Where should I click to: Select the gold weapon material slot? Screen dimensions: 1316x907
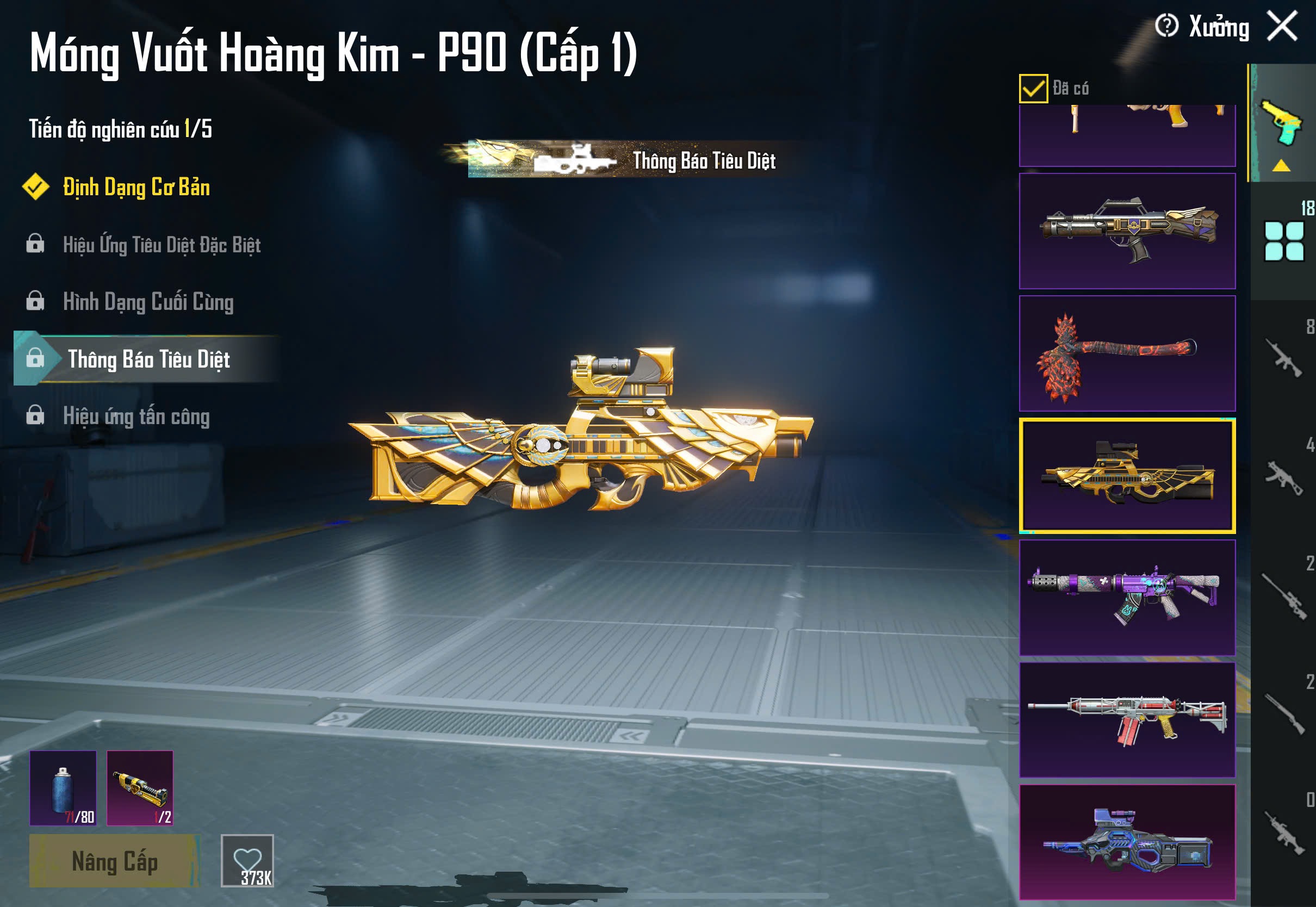pos(140,788)
